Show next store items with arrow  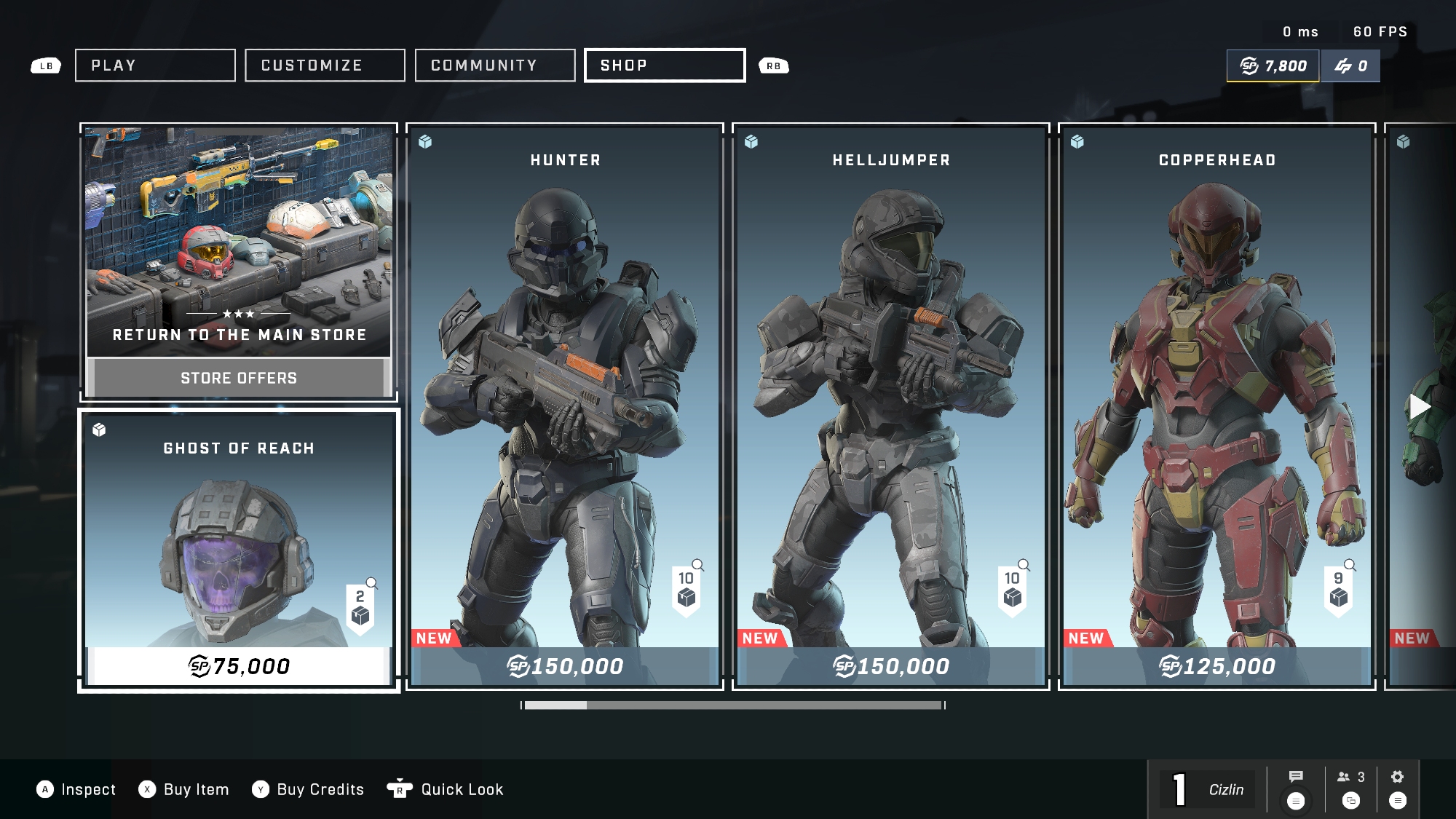[x=1420, y=406]
